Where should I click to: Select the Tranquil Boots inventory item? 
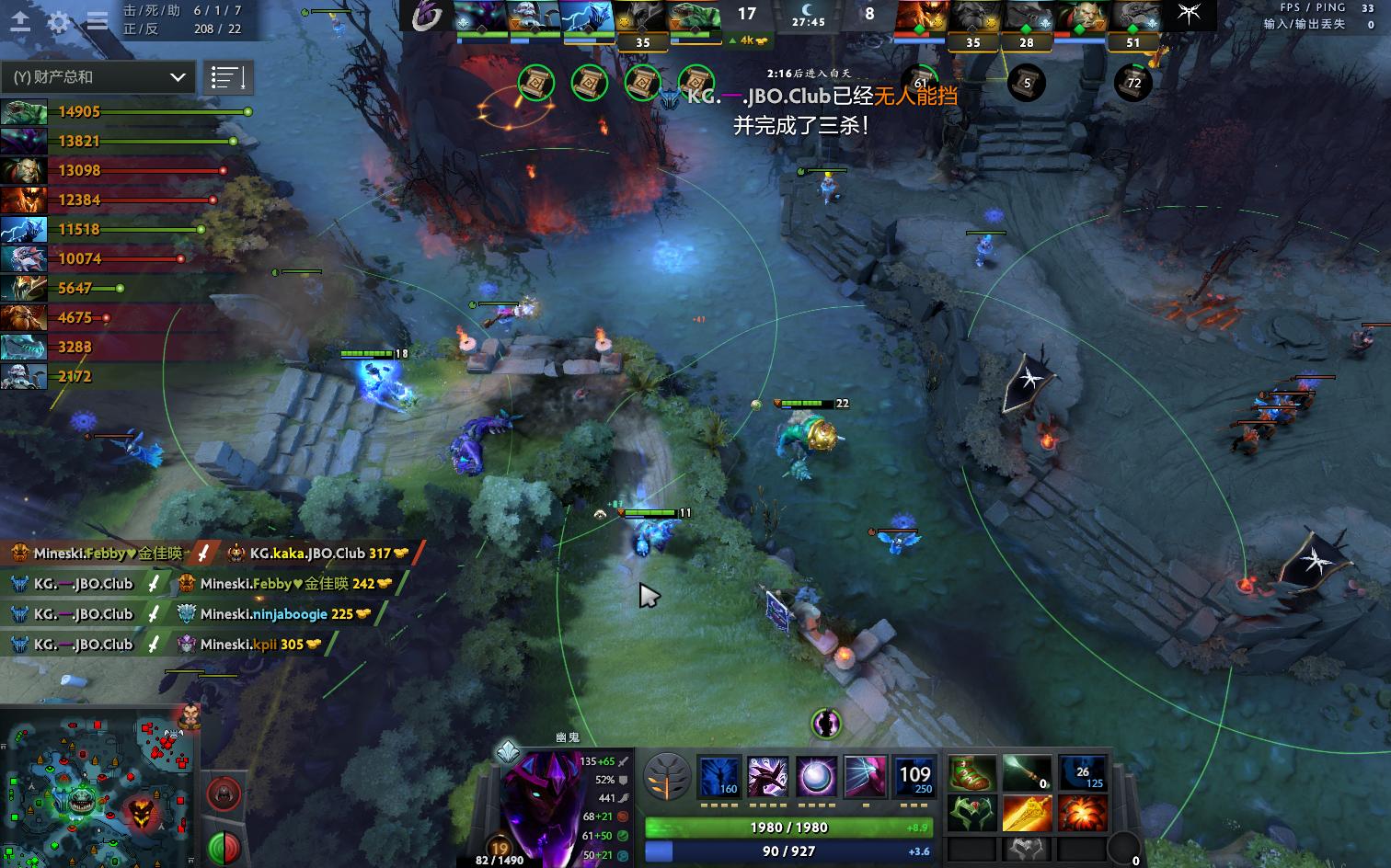(971, 775)
